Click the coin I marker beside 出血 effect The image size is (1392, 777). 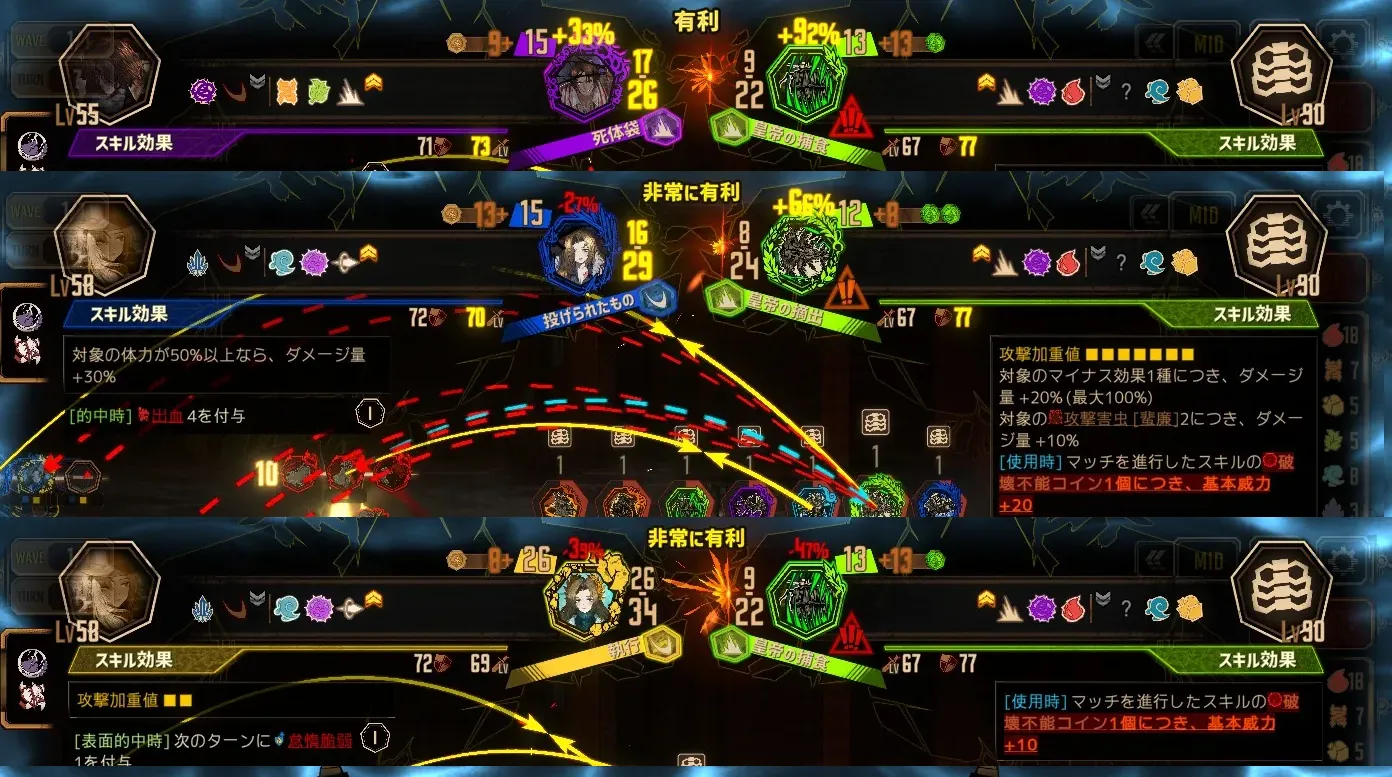[x=370, y=412]
